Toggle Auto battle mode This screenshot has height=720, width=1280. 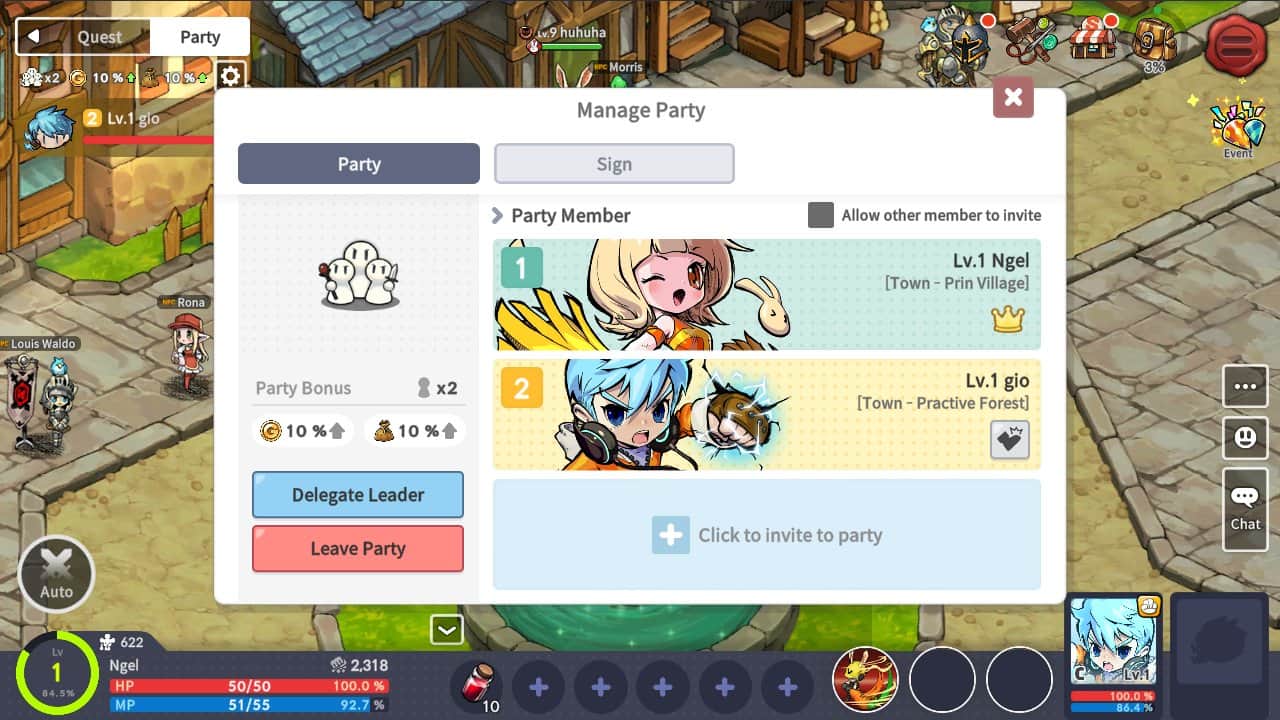click(56, 574)
